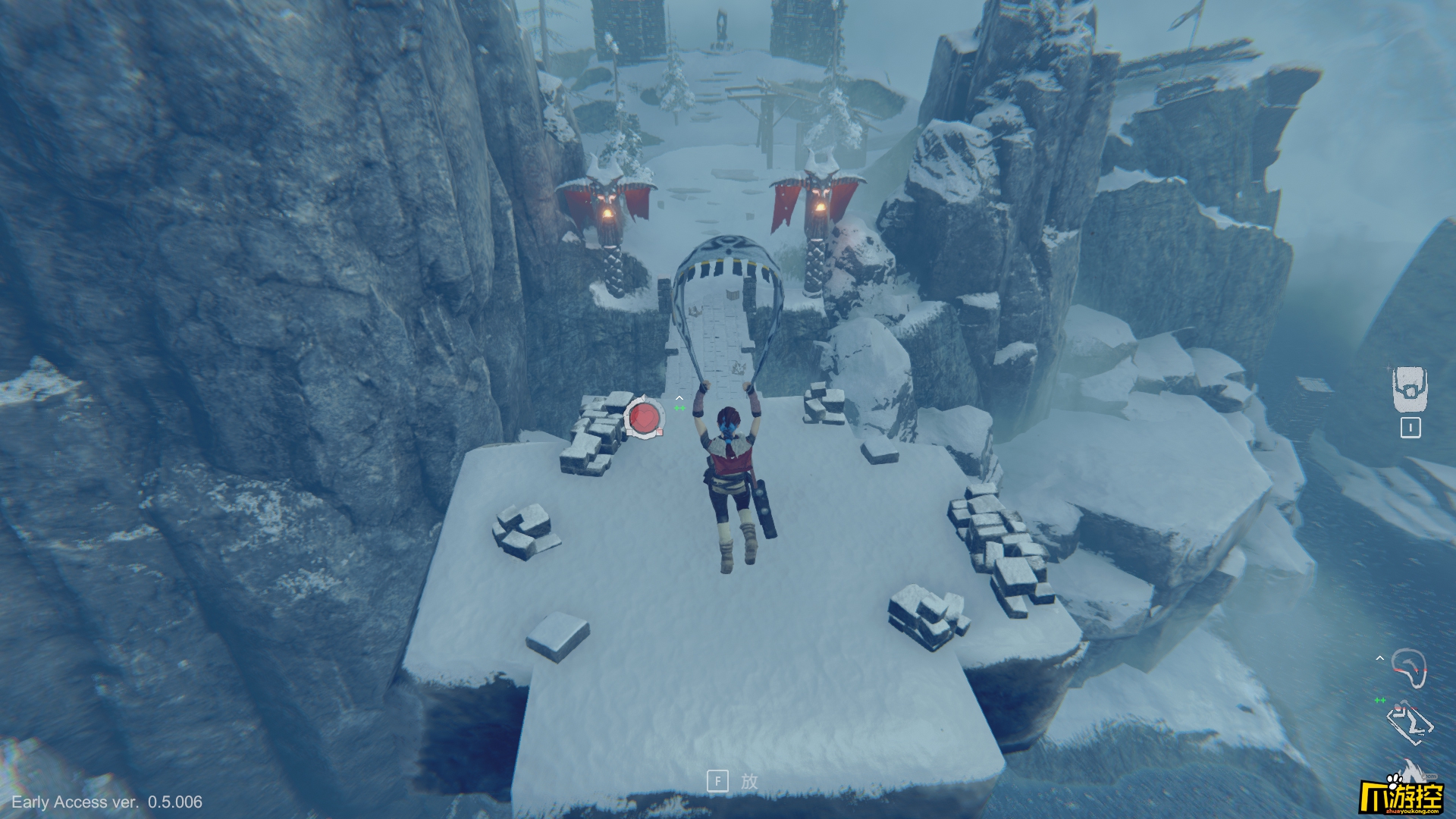Open the backpack inventory icon

(x=1410, y=389)
